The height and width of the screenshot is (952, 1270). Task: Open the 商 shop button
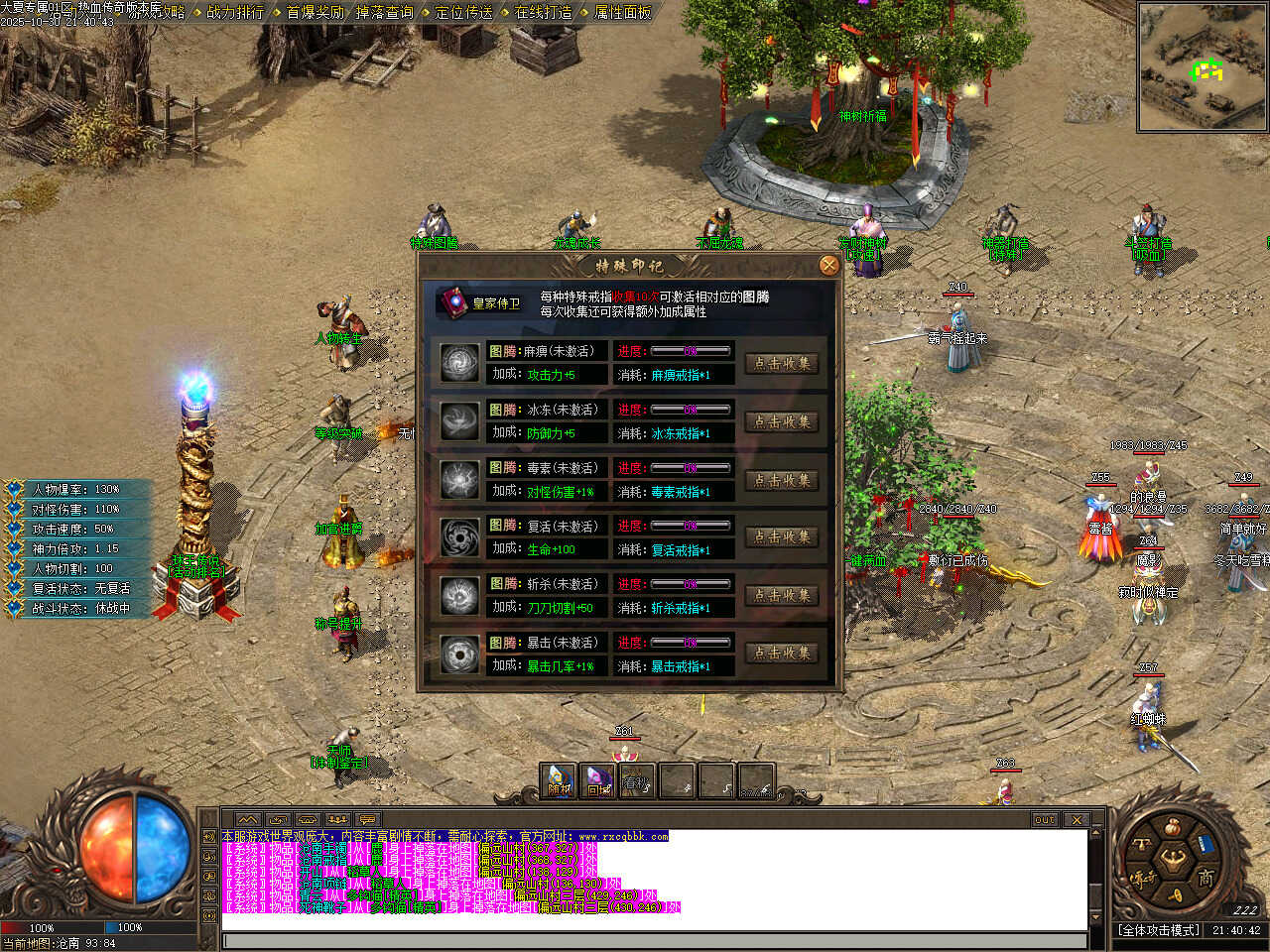point(1205,878)
